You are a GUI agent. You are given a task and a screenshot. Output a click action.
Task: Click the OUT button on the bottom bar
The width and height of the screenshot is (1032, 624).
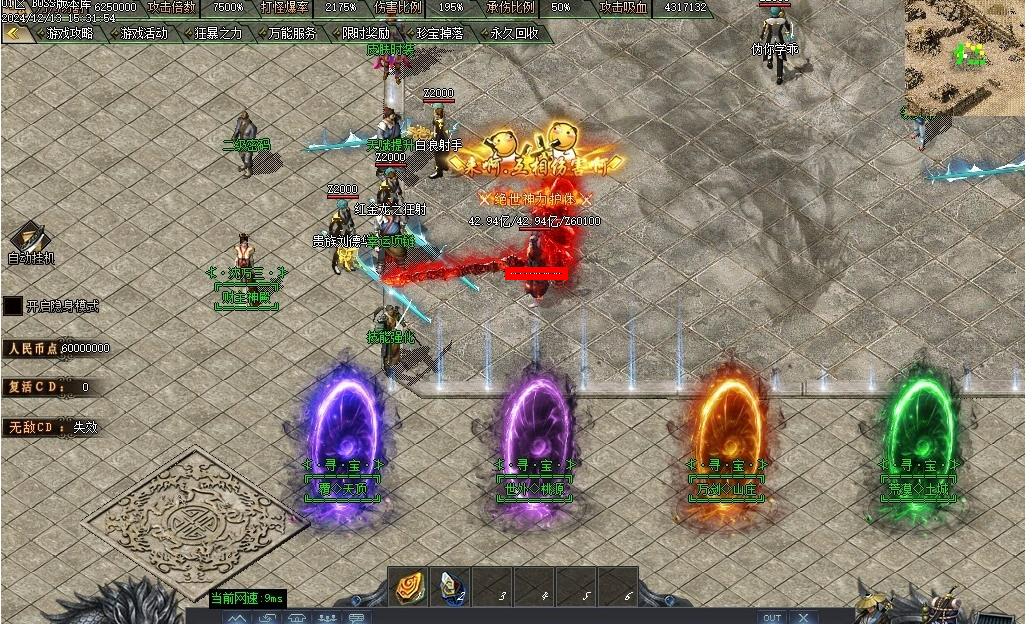(x=771, y=618)
